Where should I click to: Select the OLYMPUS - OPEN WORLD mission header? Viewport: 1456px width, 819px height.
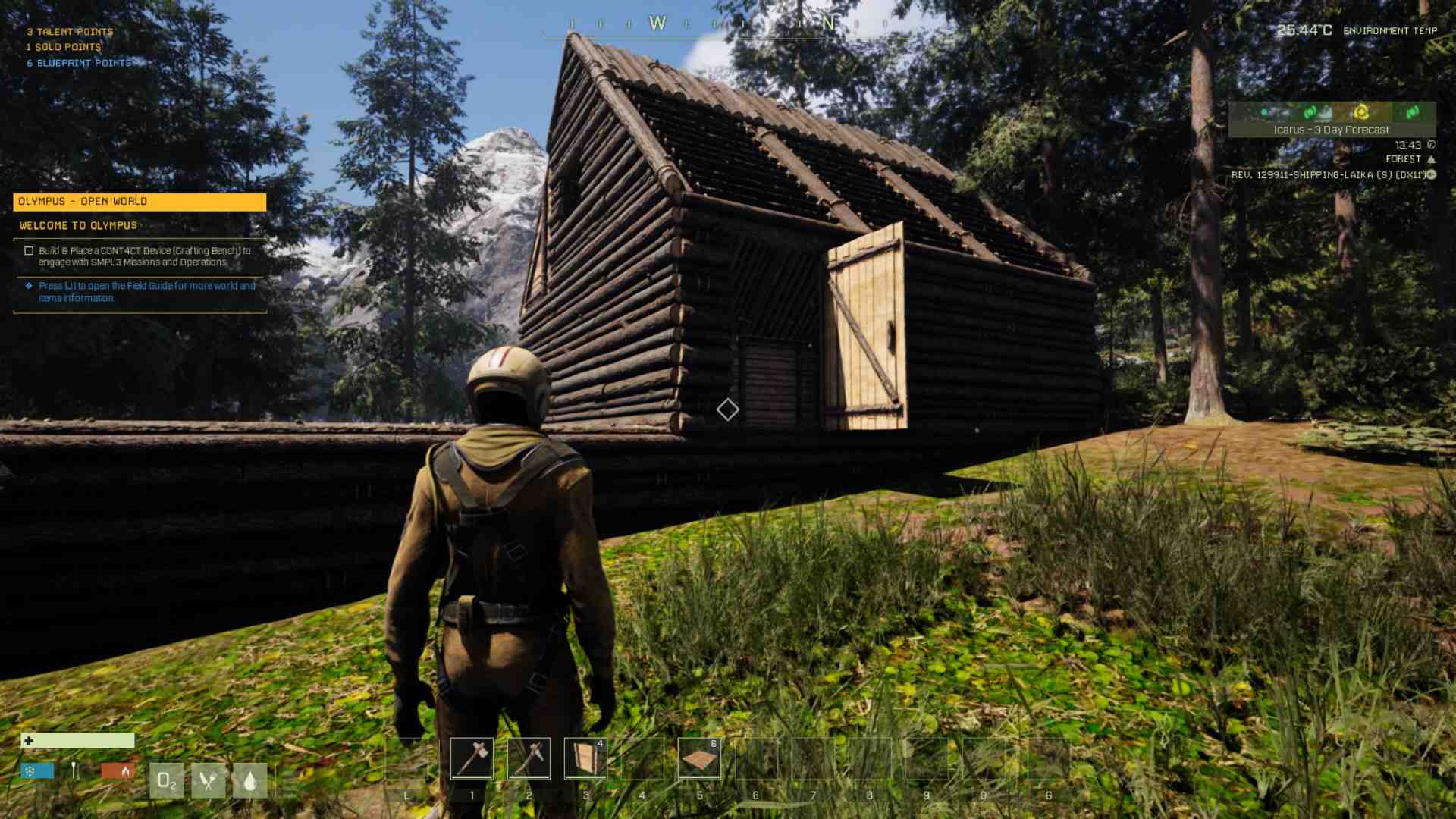(x=140, y=202)
